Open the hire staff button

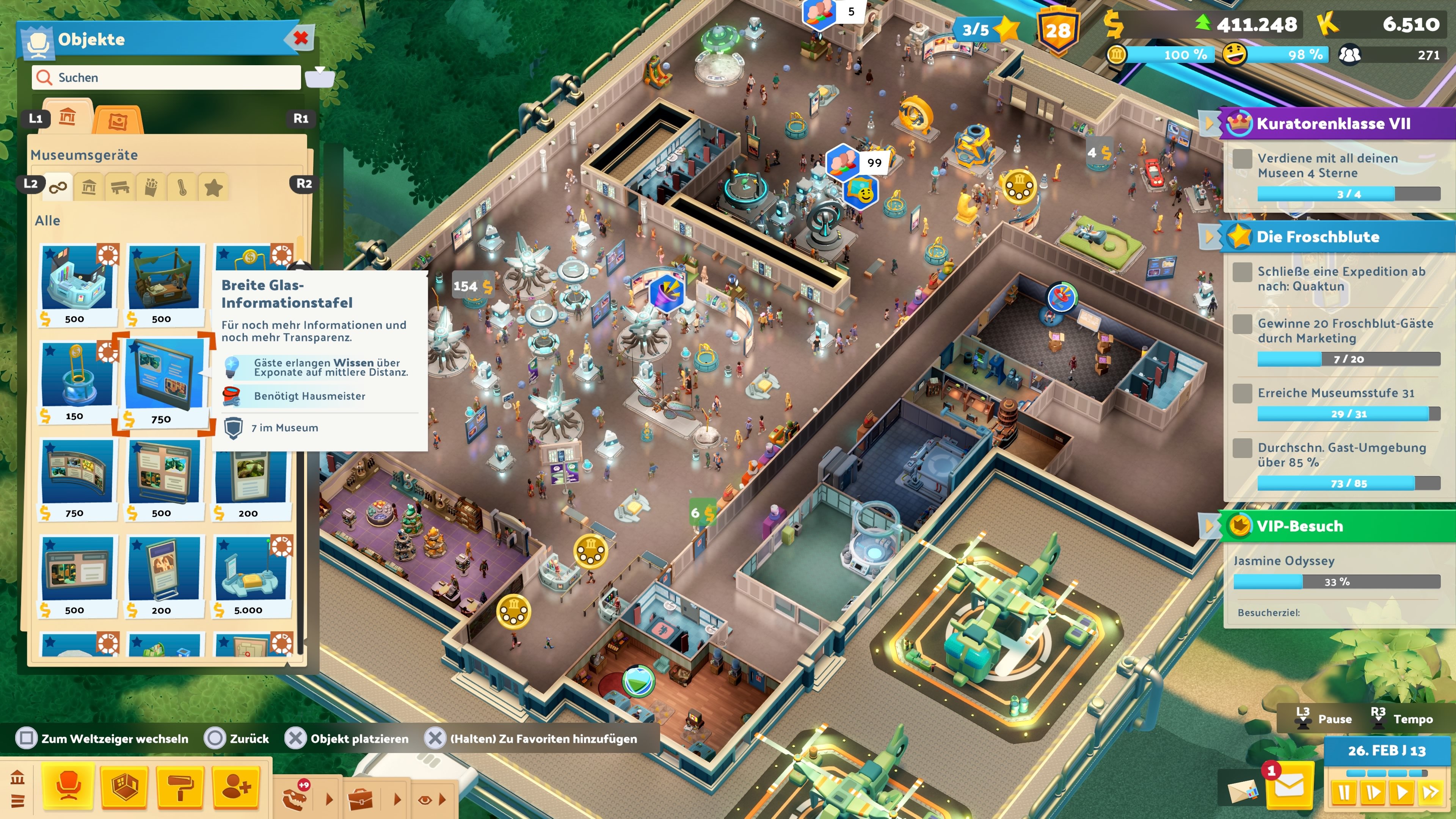pyautogui.click(x=236, y=788)
